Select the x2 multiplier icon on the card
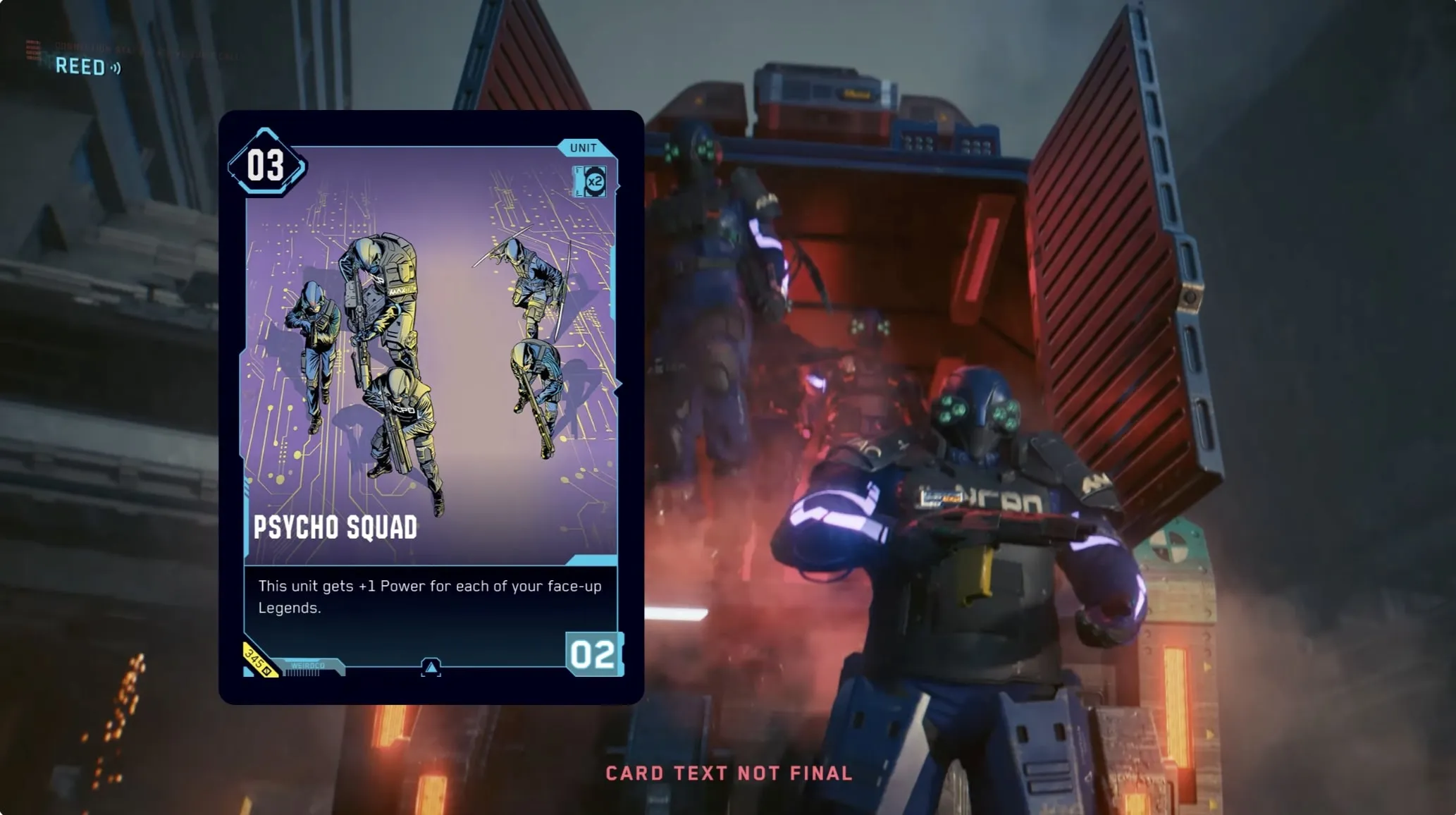This screenshot has height=815, width=1456. tap(591, 180)
